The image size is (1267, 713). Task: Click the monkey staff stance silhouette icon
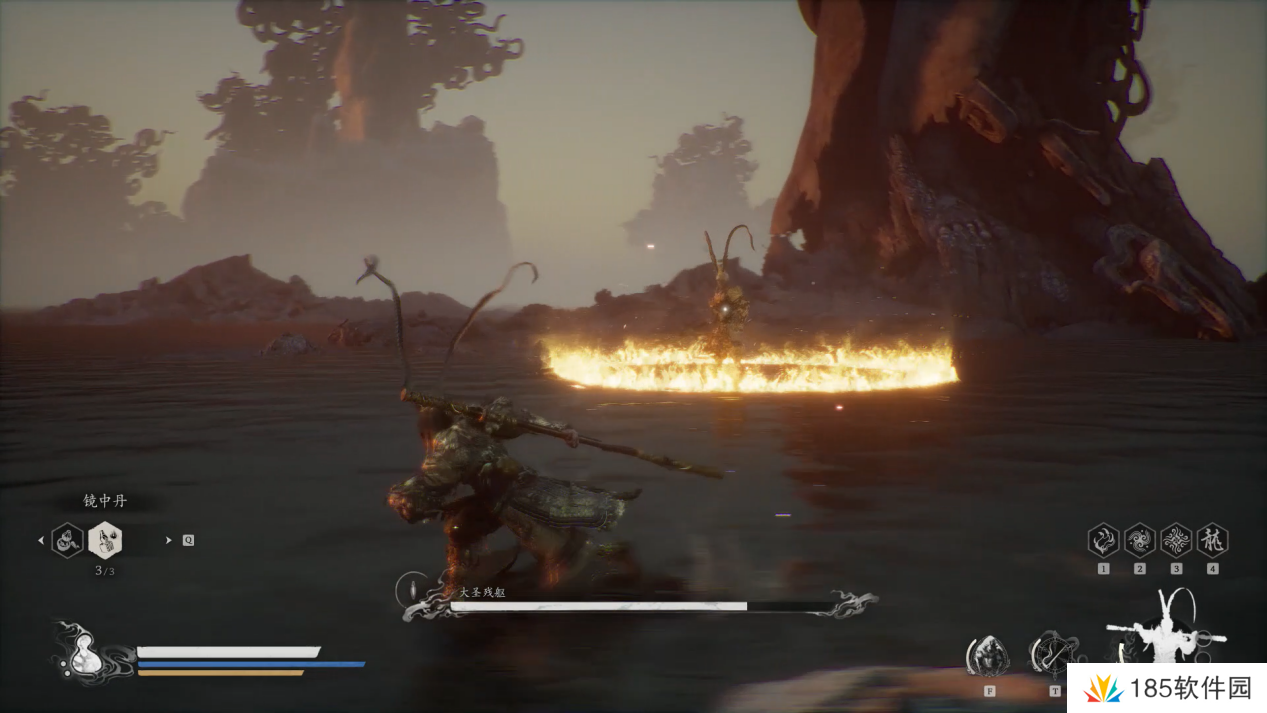(x=1166, y=628)
